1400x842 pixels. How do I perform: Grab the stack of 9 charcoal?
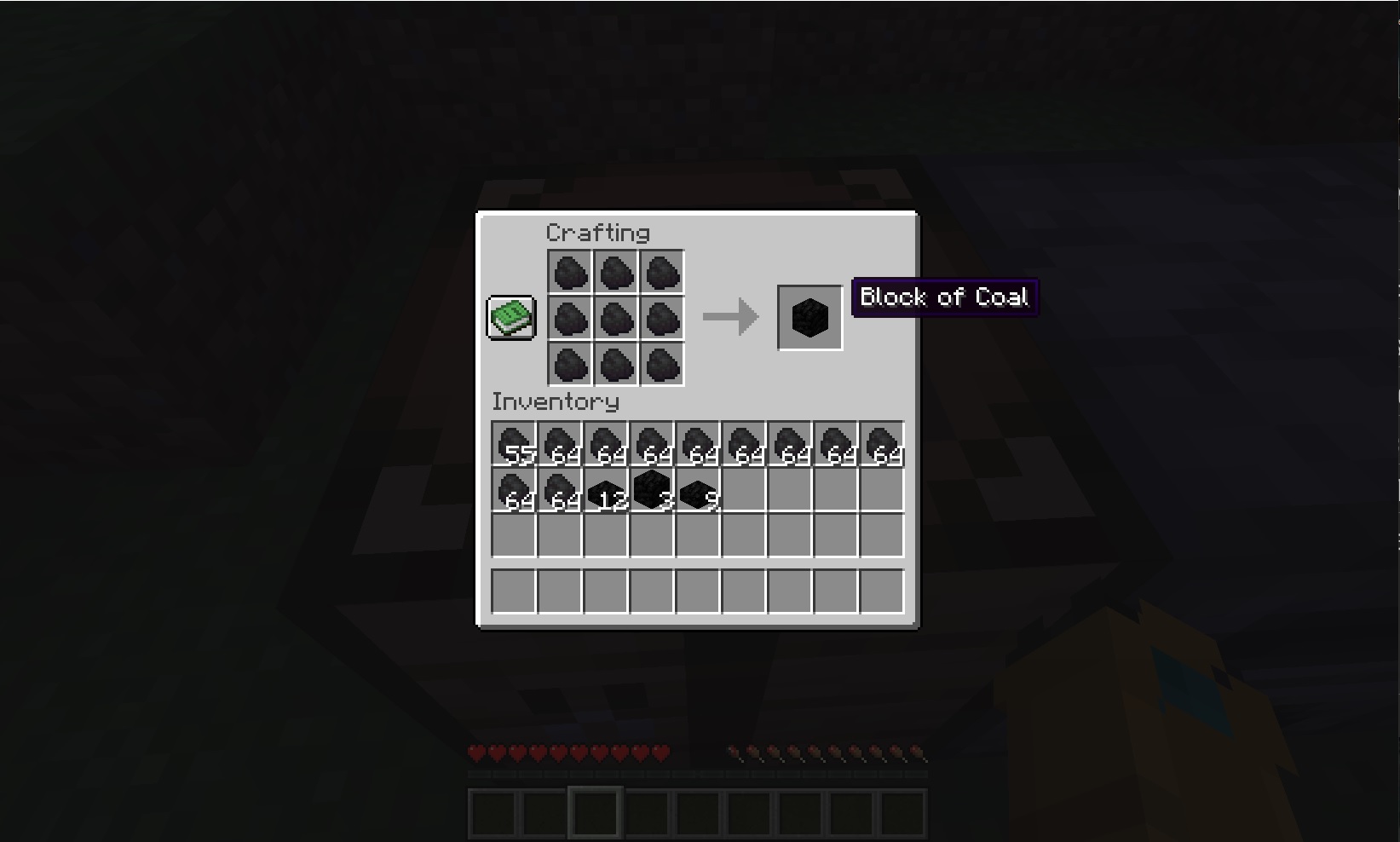pyautogui.click(x=698, y=488)
